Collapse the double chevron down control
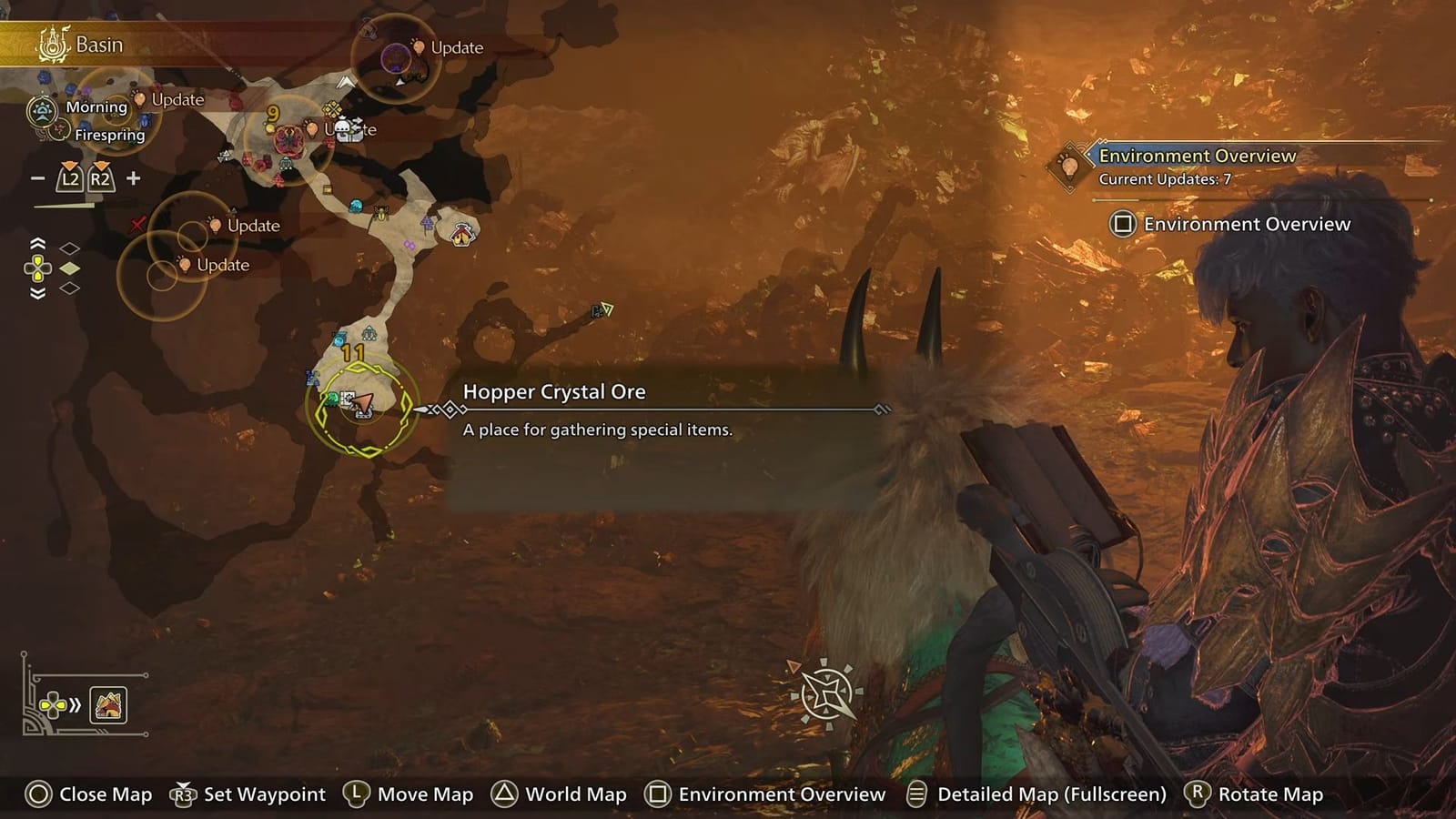The width and height of the screenshot is (1456, 819). [x=37, y=293]
